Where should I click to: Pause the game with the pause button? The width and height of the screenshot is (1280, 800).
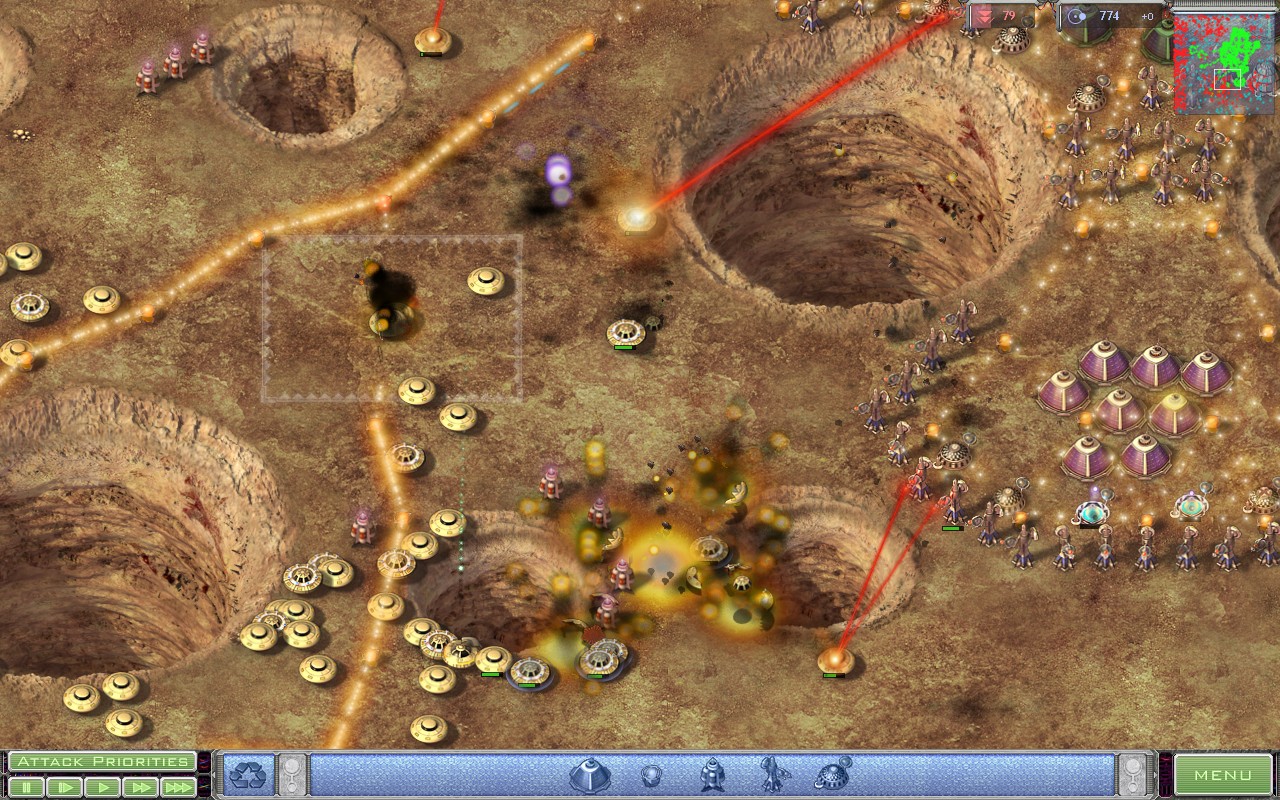(x=27, y=787)
